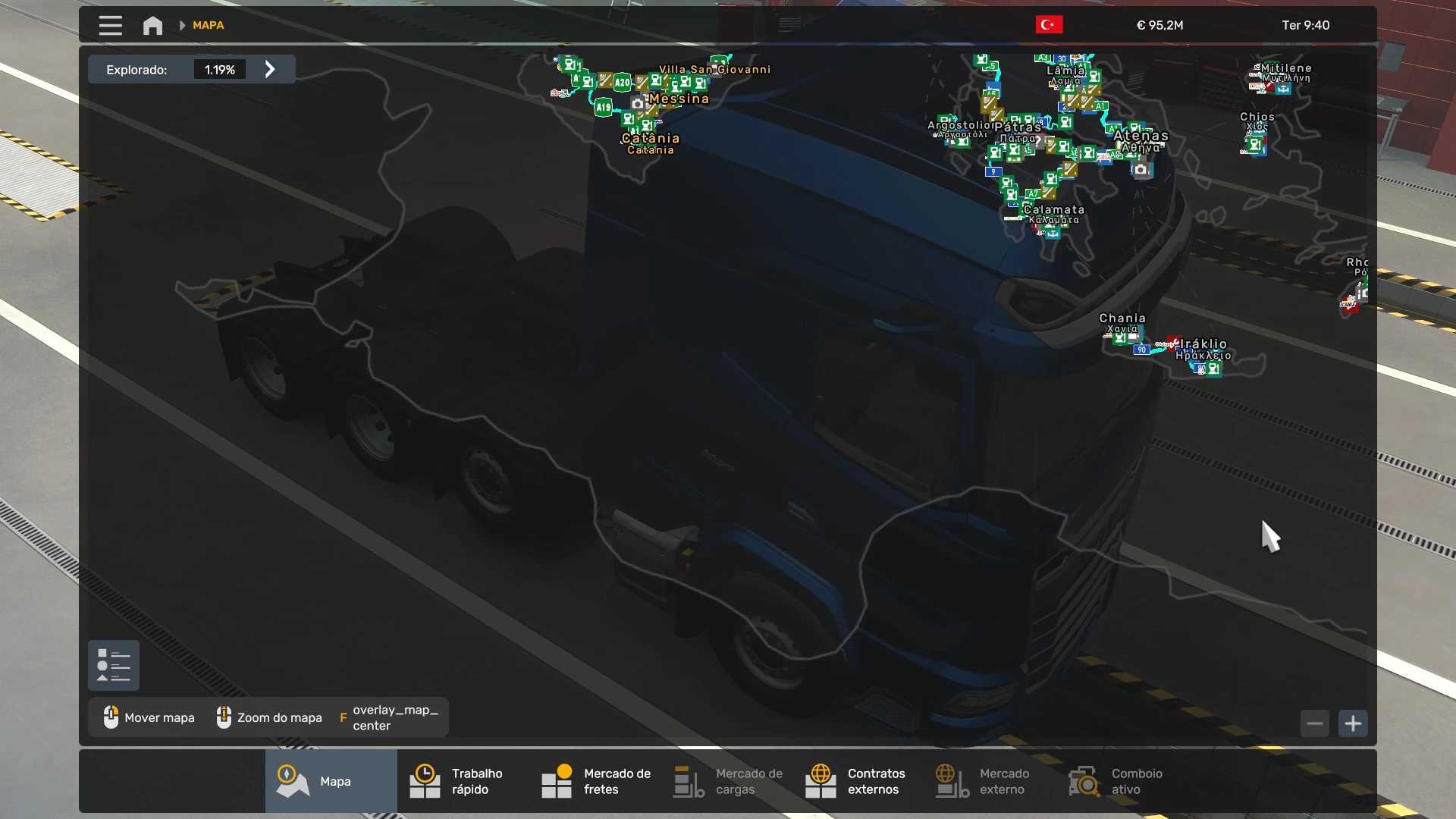This screenshot has width=1456, height=819.
Task: Click the Turkish flag icon
Action: 1049,25
